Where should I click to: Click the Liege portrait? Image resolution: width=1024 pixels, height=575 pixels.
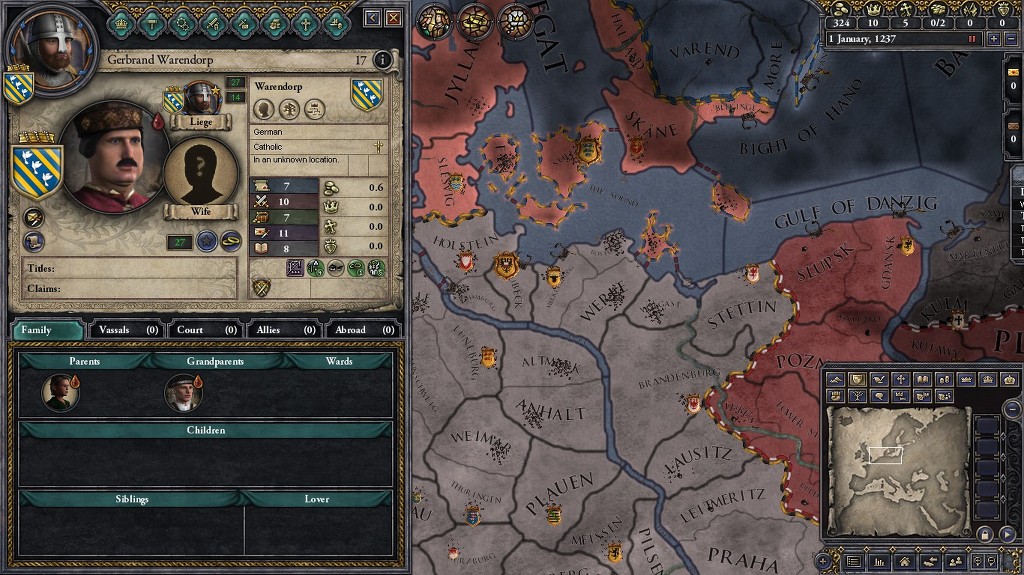pos(201,98)
